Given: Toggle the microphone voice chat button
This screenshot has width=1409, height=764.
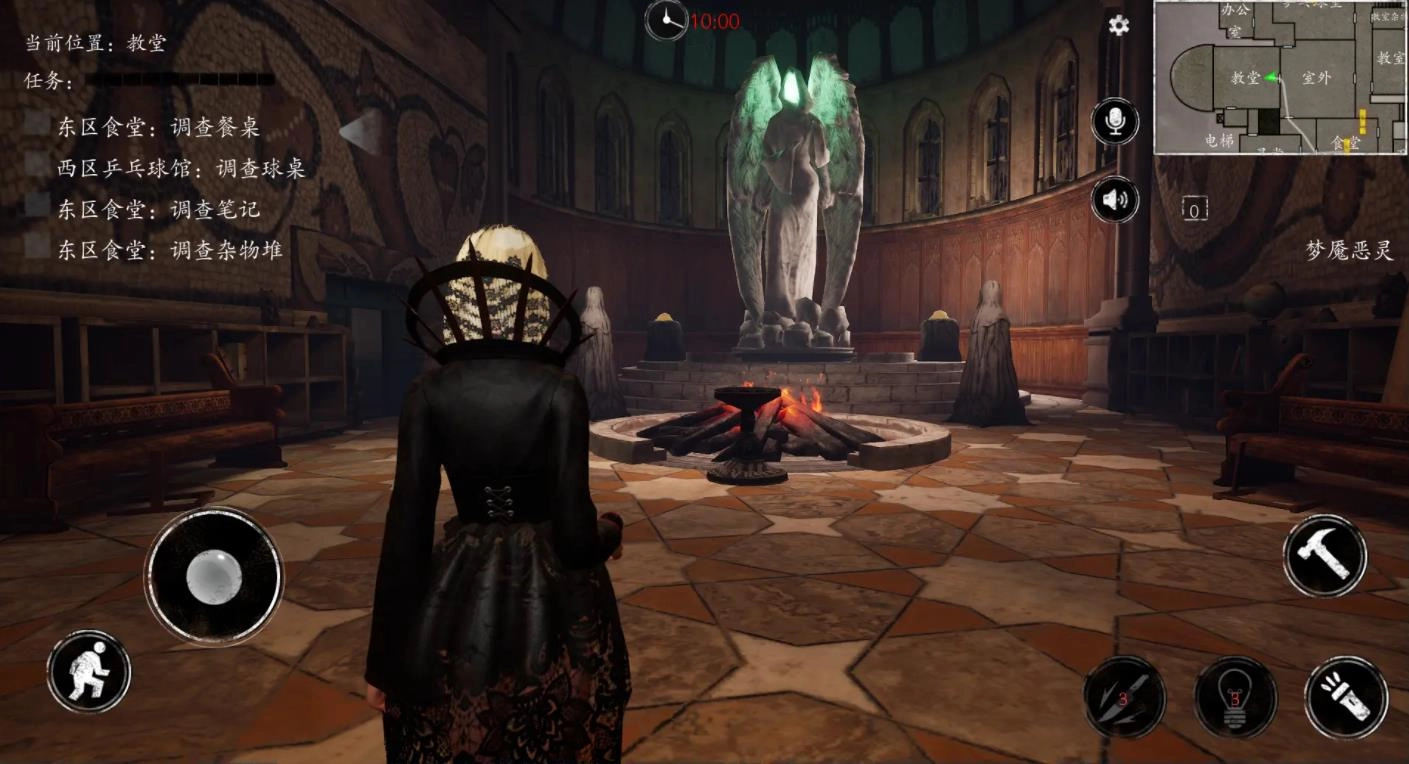Looking at the screenshot, I should (1115, 122).
